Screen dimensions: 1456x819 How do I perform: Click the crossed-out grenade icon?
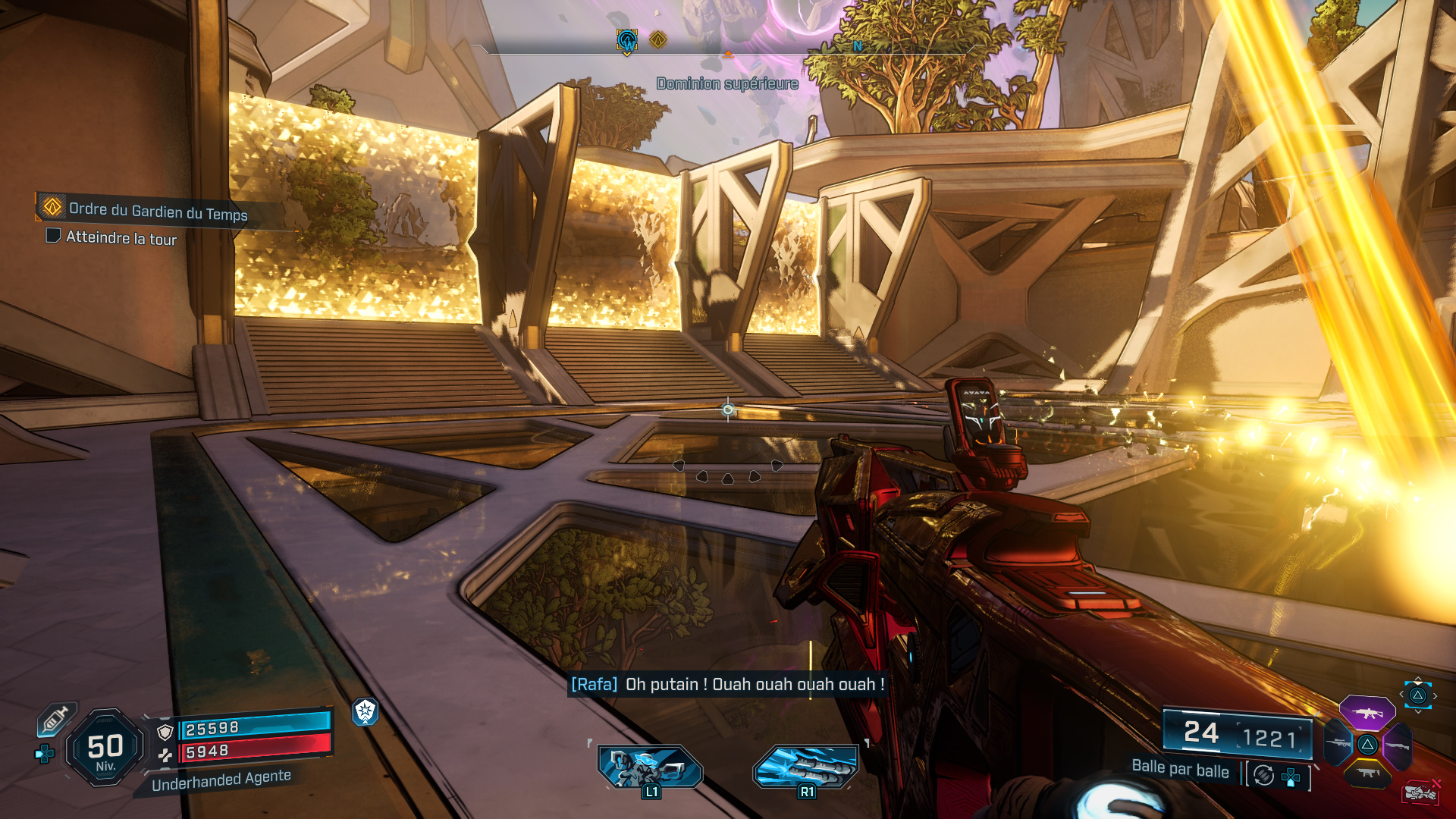coord(1422,791)
